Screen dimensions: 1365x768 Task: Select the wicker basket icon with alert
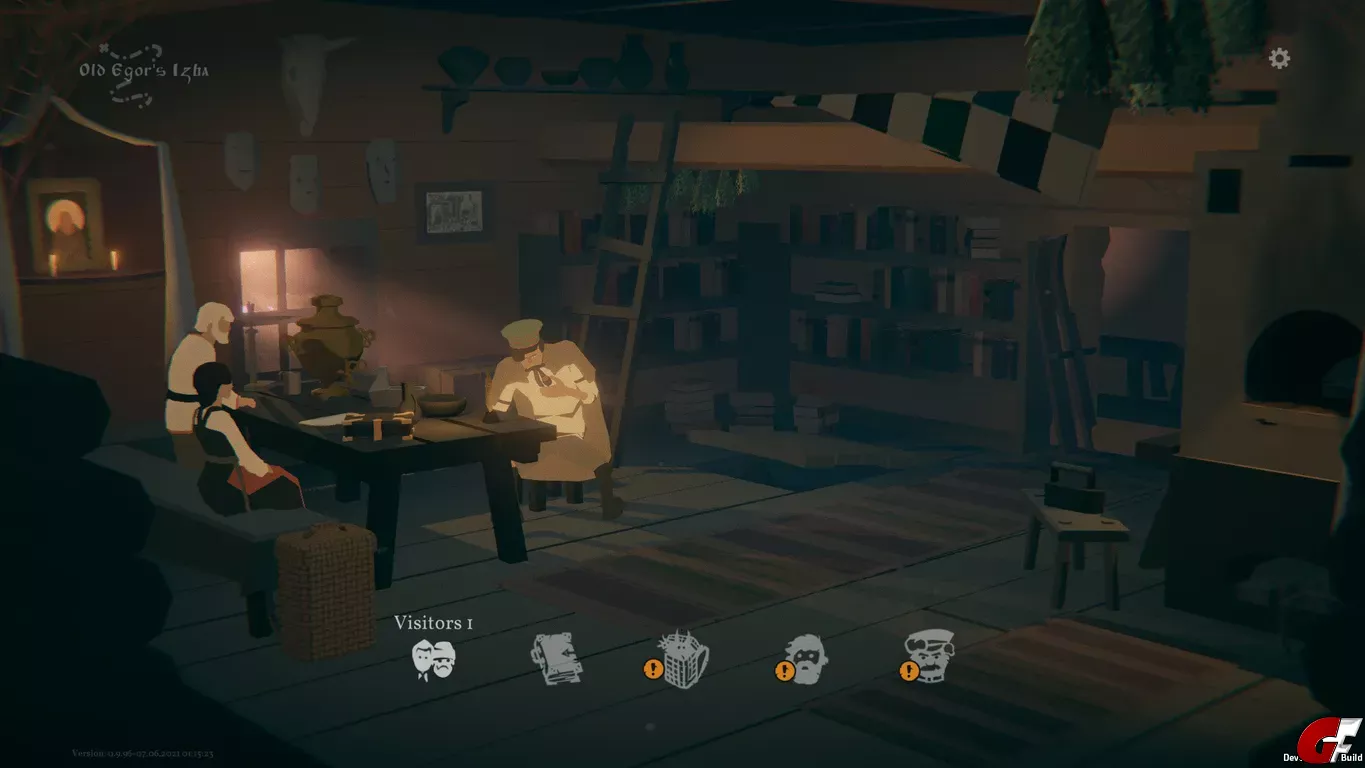coord(684,660)
